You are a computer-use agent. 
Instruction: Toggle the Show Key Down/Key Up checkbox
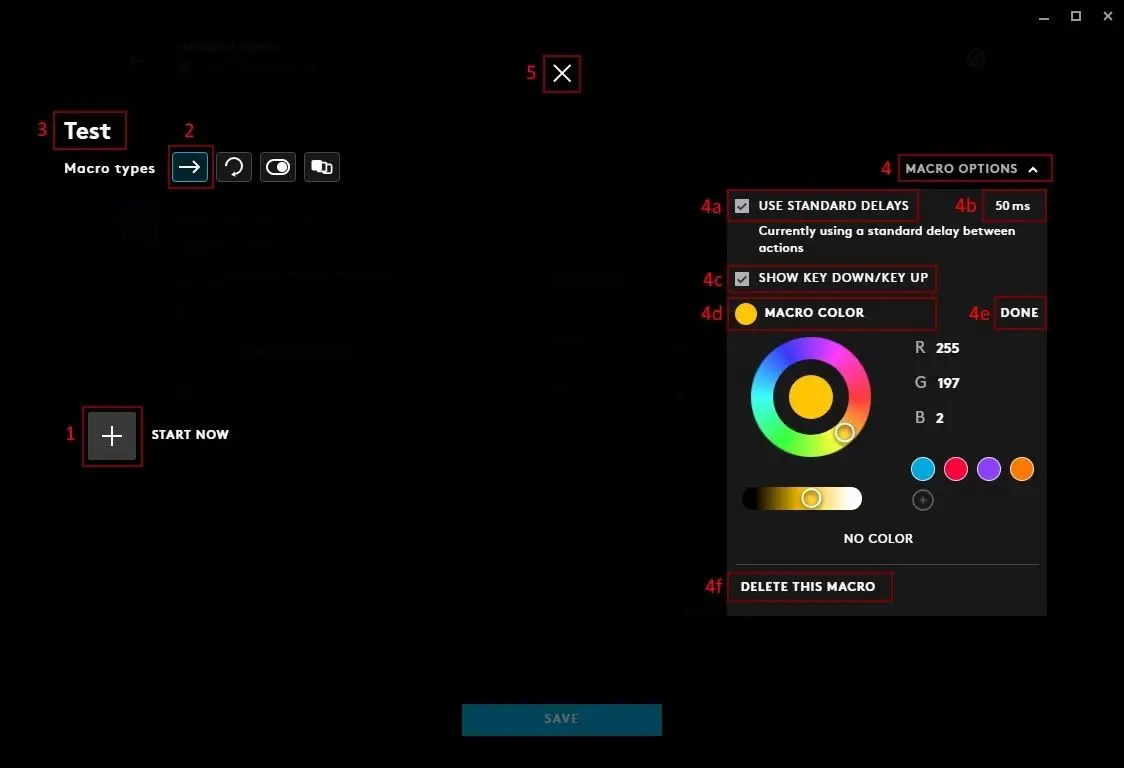tap(742, 278)
